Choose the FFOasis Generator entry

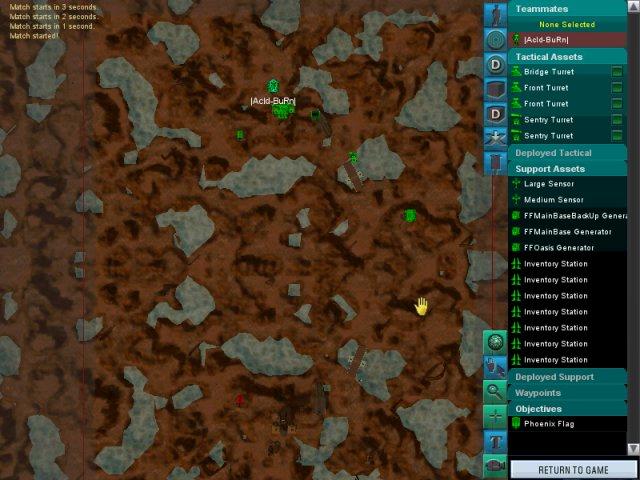coord(559,248)
